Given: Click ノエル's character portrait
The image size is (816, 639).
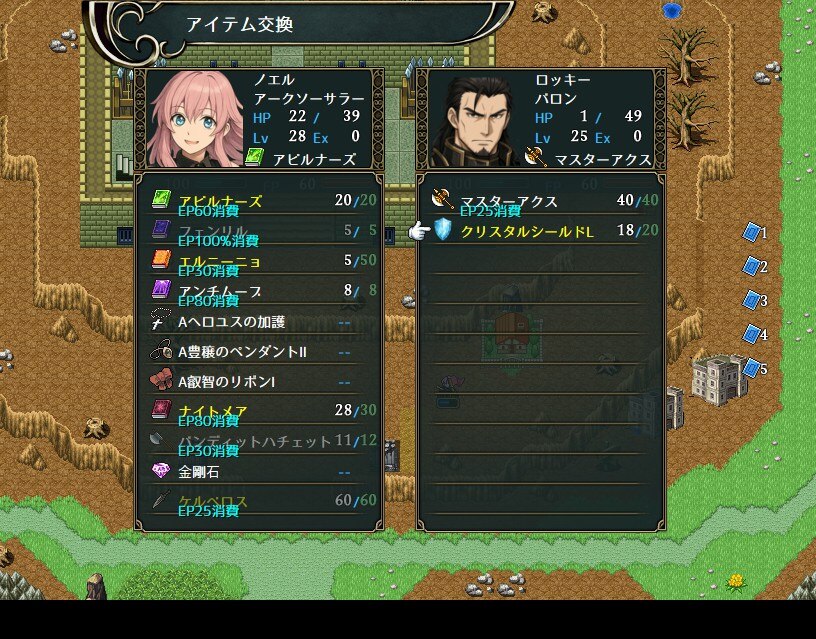Looking at the screenshot, I should point(195,118).
